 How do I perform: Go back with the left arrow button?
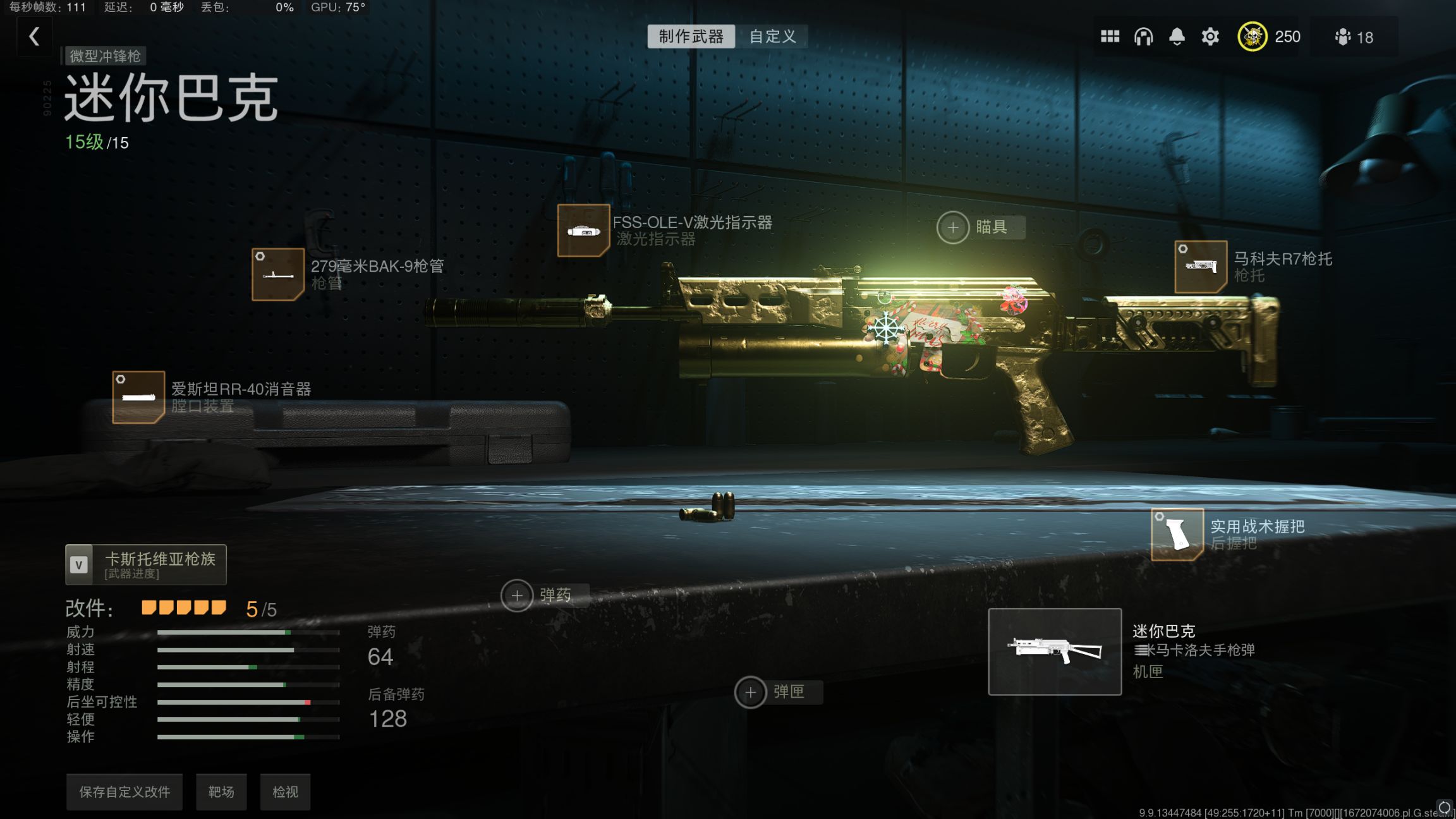pos(35,37)
